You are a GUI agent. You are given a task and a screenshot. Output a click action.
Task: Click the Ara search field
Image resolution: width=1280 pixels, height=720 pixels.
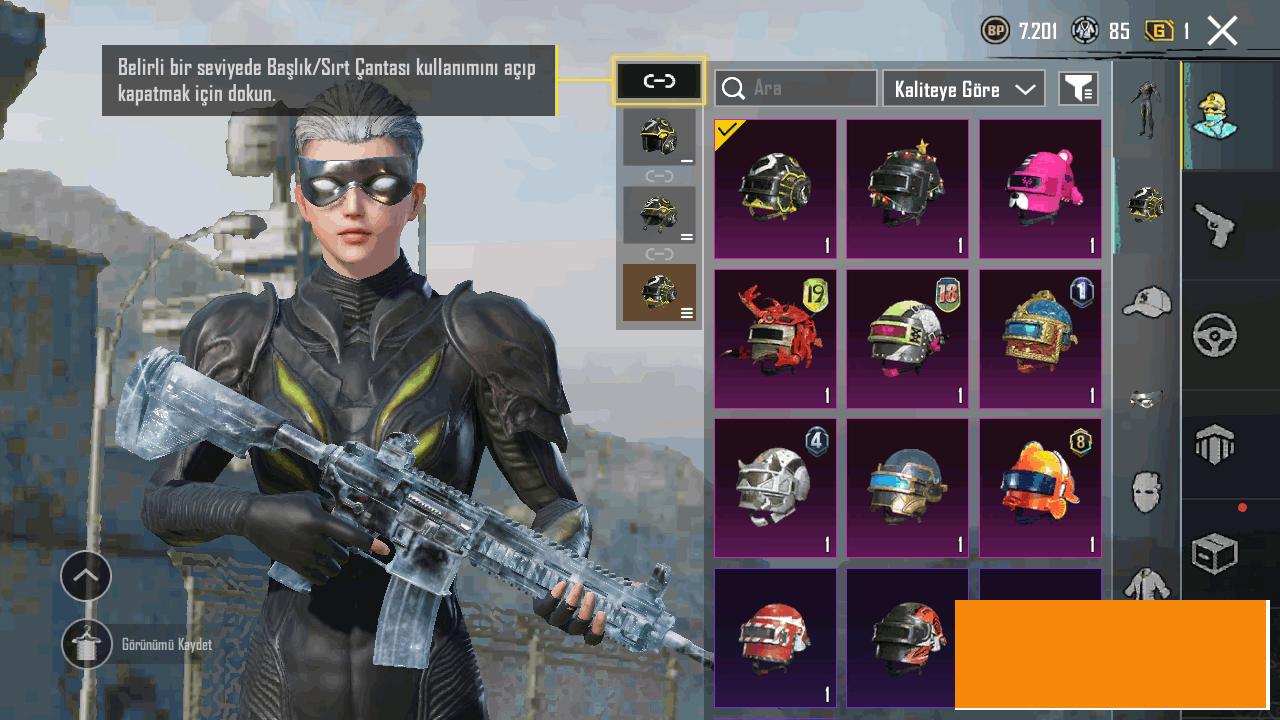796,88
